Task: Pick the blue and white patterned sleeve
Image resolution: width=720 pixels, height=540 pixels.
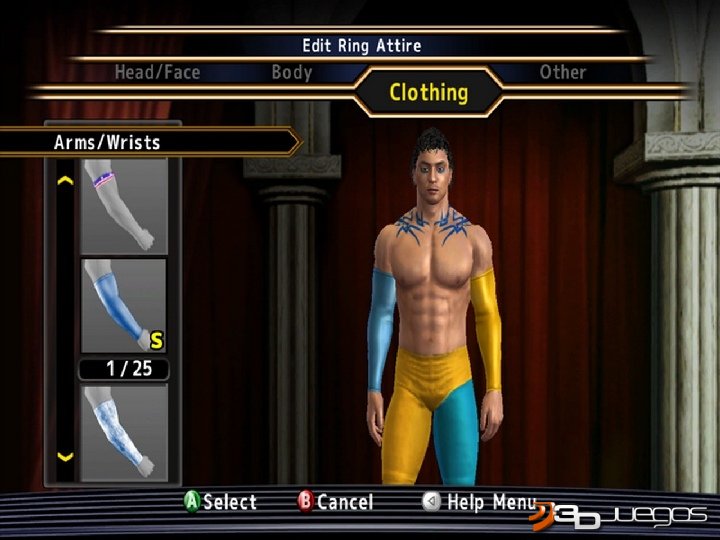Action: click(124, 430)
